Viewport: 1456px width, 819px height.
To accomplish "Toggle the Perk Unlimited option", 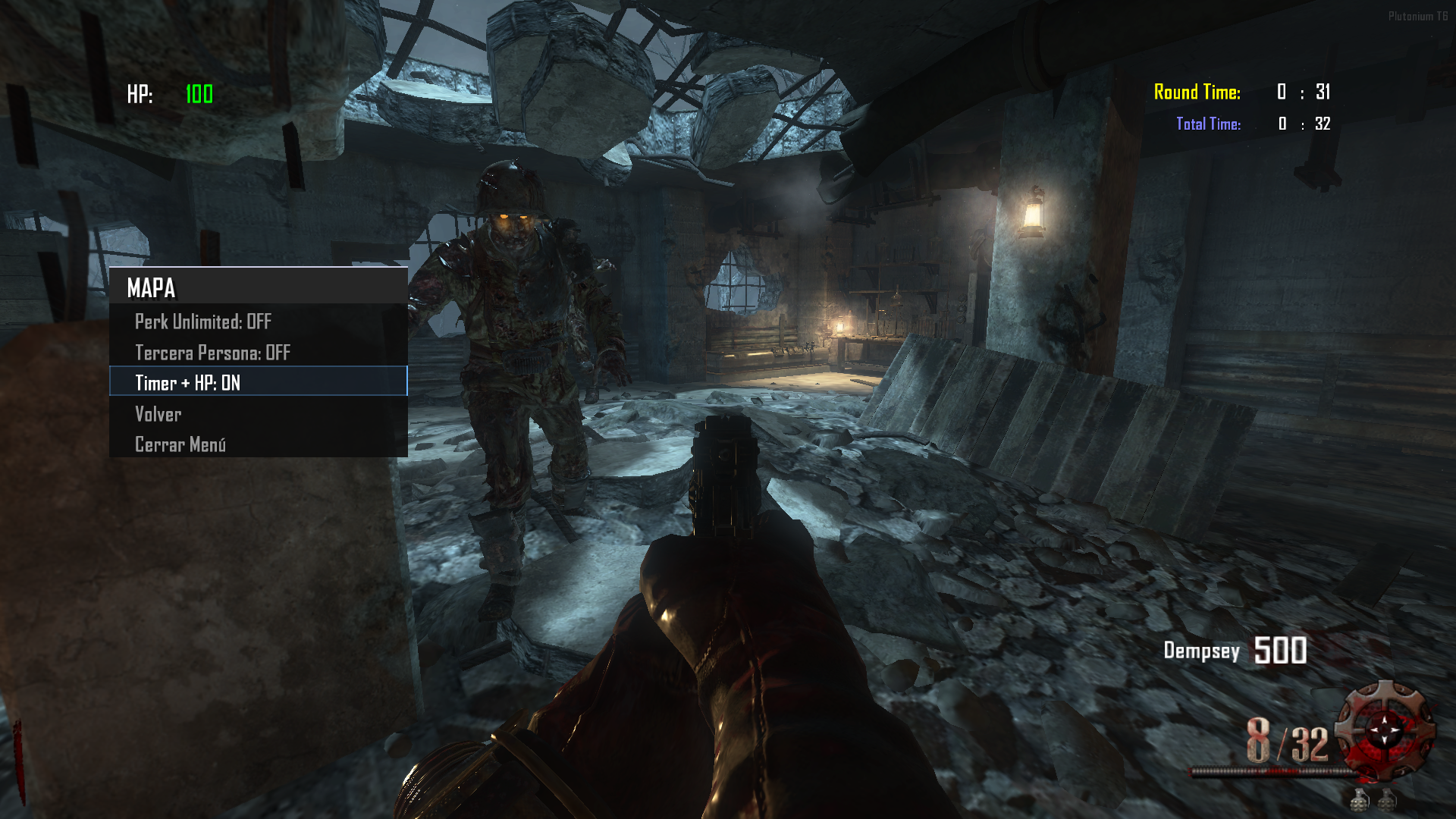I will pos(203,322).
